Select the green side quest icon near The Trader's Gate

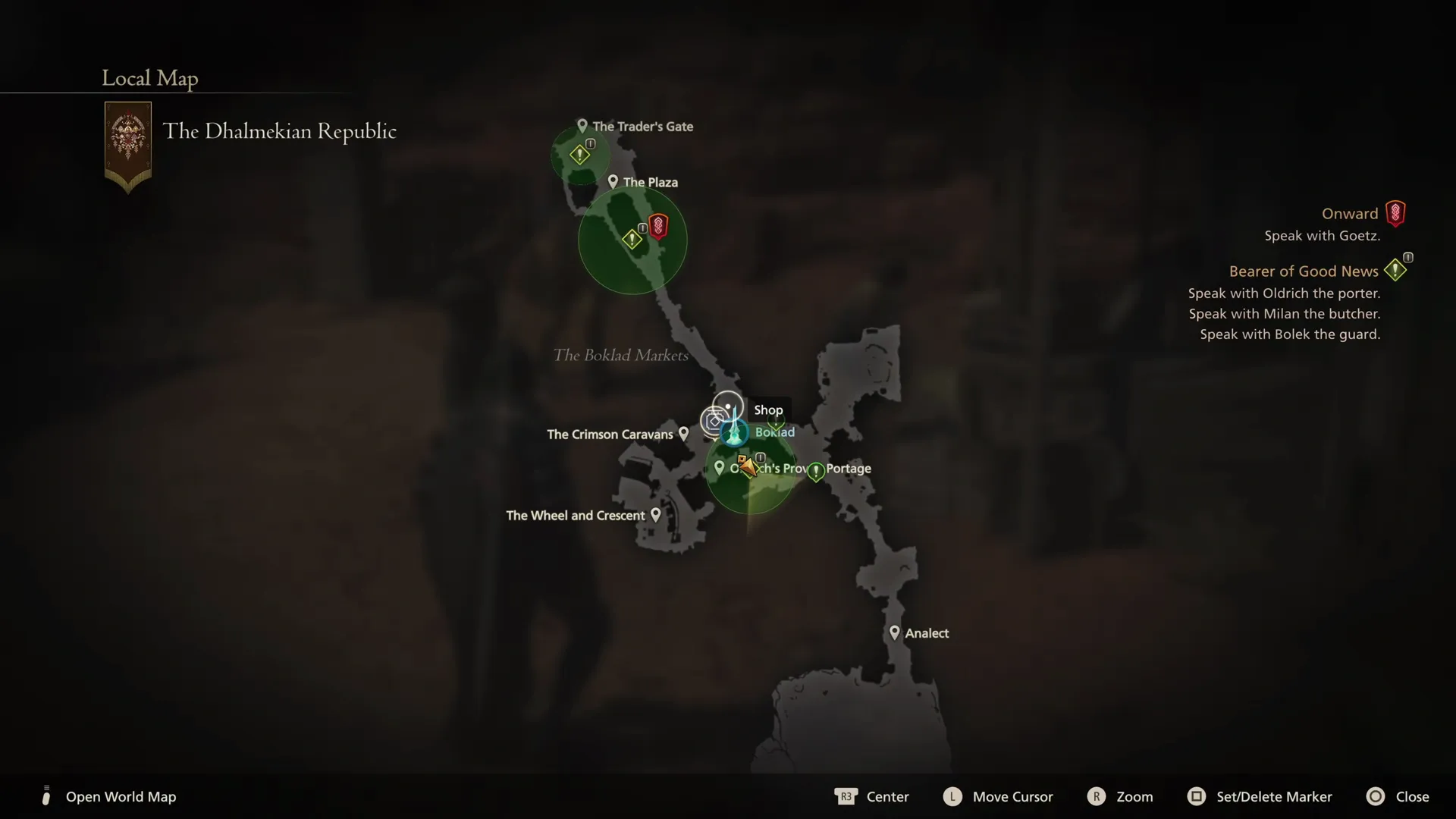point(580,154)
